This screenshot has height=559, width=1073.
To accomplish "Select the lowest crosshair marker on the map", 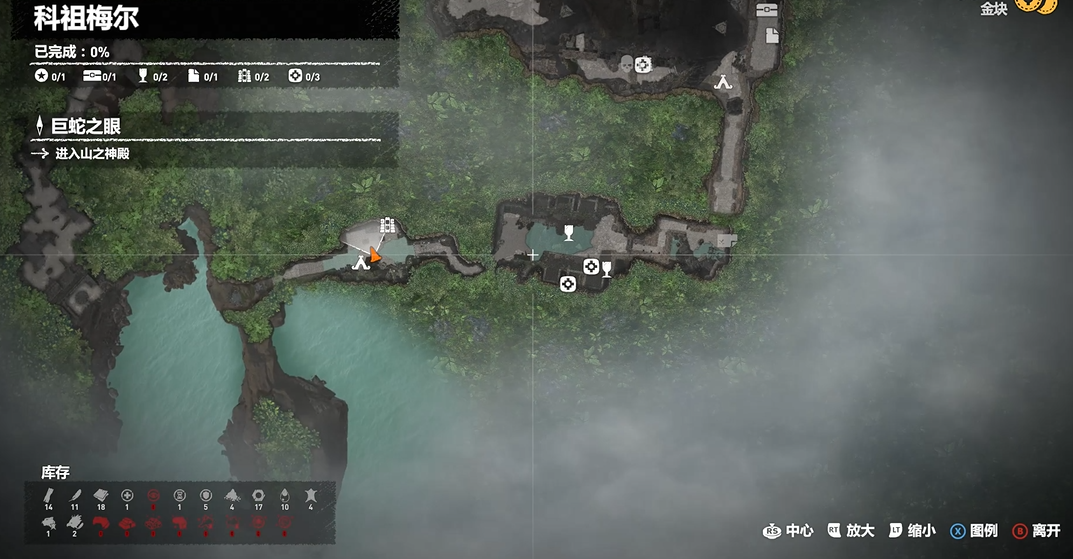I will tap(568, 284).
